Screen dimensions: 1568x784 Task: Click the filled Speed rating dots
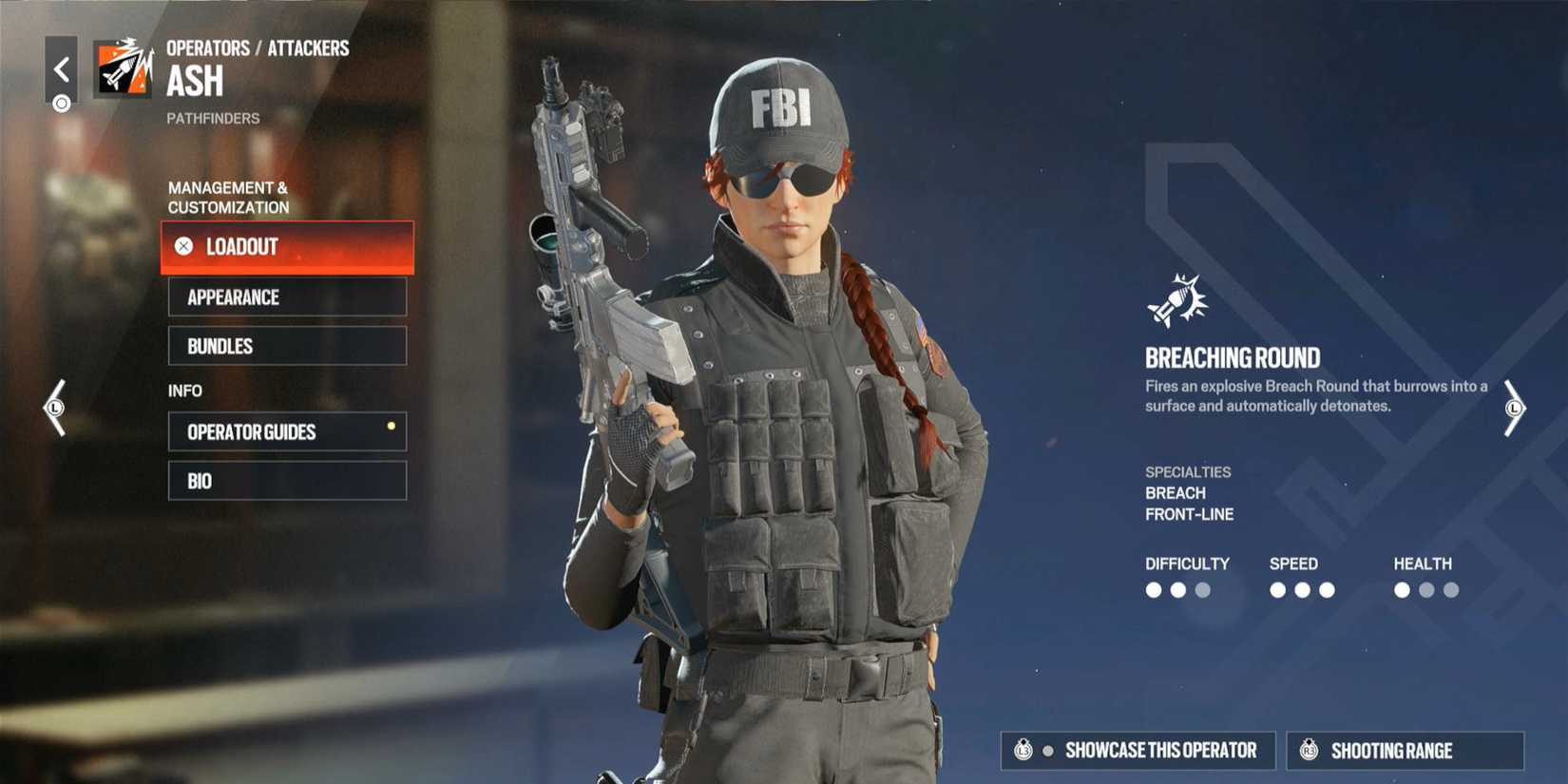point(1302,589)
